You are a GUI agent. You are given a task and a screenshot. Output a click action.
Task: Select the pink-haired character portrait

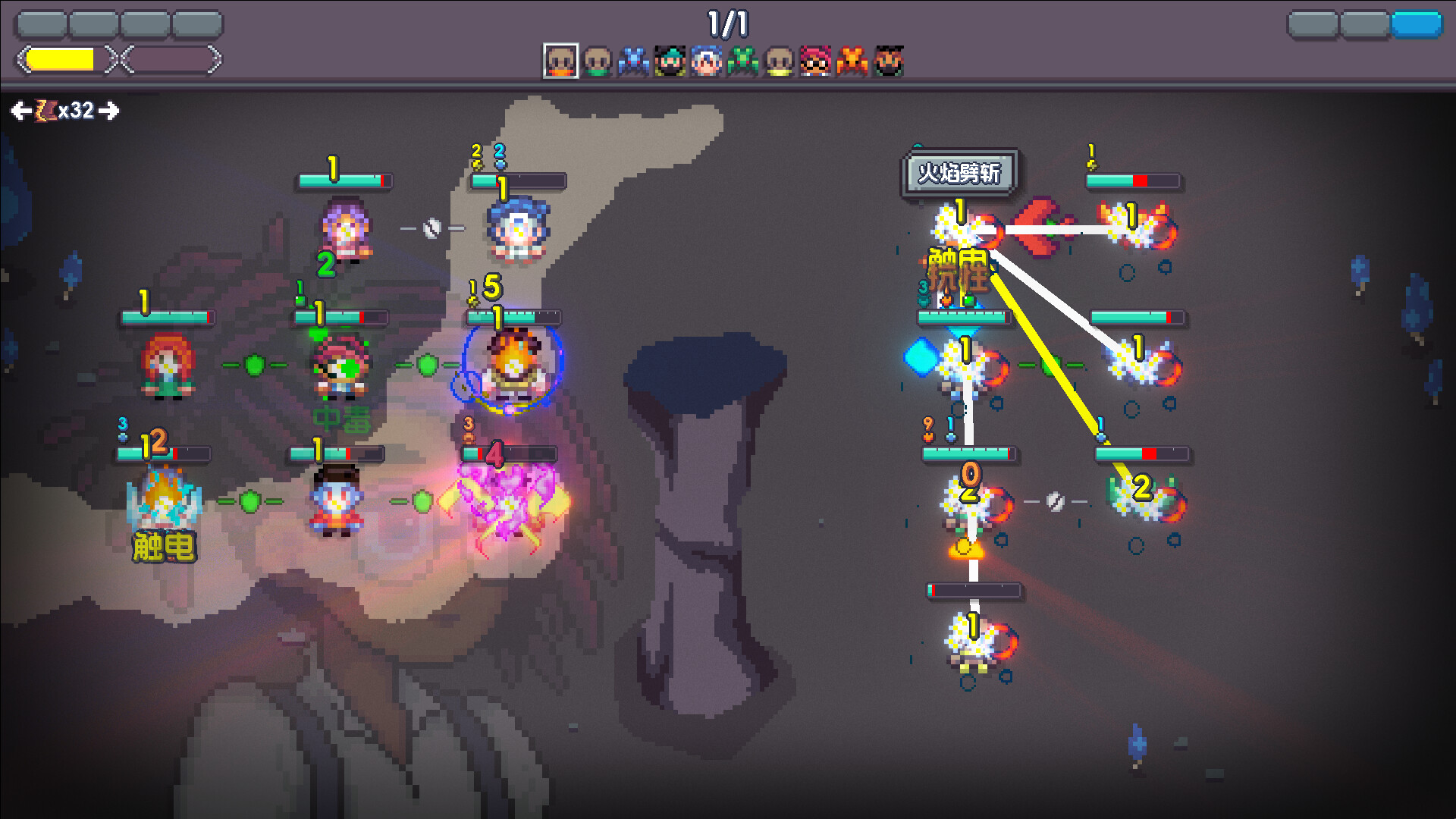pyautogui.click(x=815, y=61)
